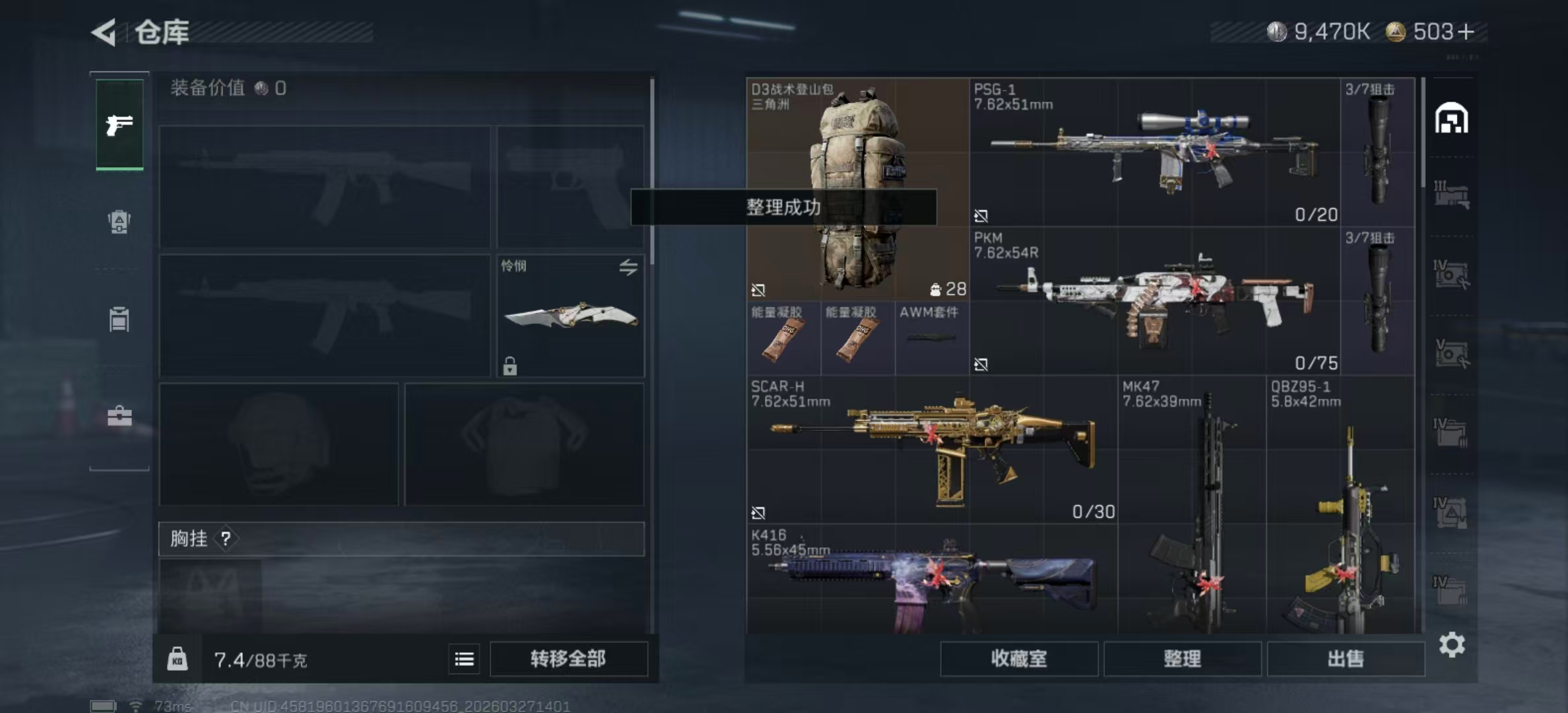Go back from the 仓库 warehouse screen
This screenshot has width=1568, height=713.
tap(104, 32)
